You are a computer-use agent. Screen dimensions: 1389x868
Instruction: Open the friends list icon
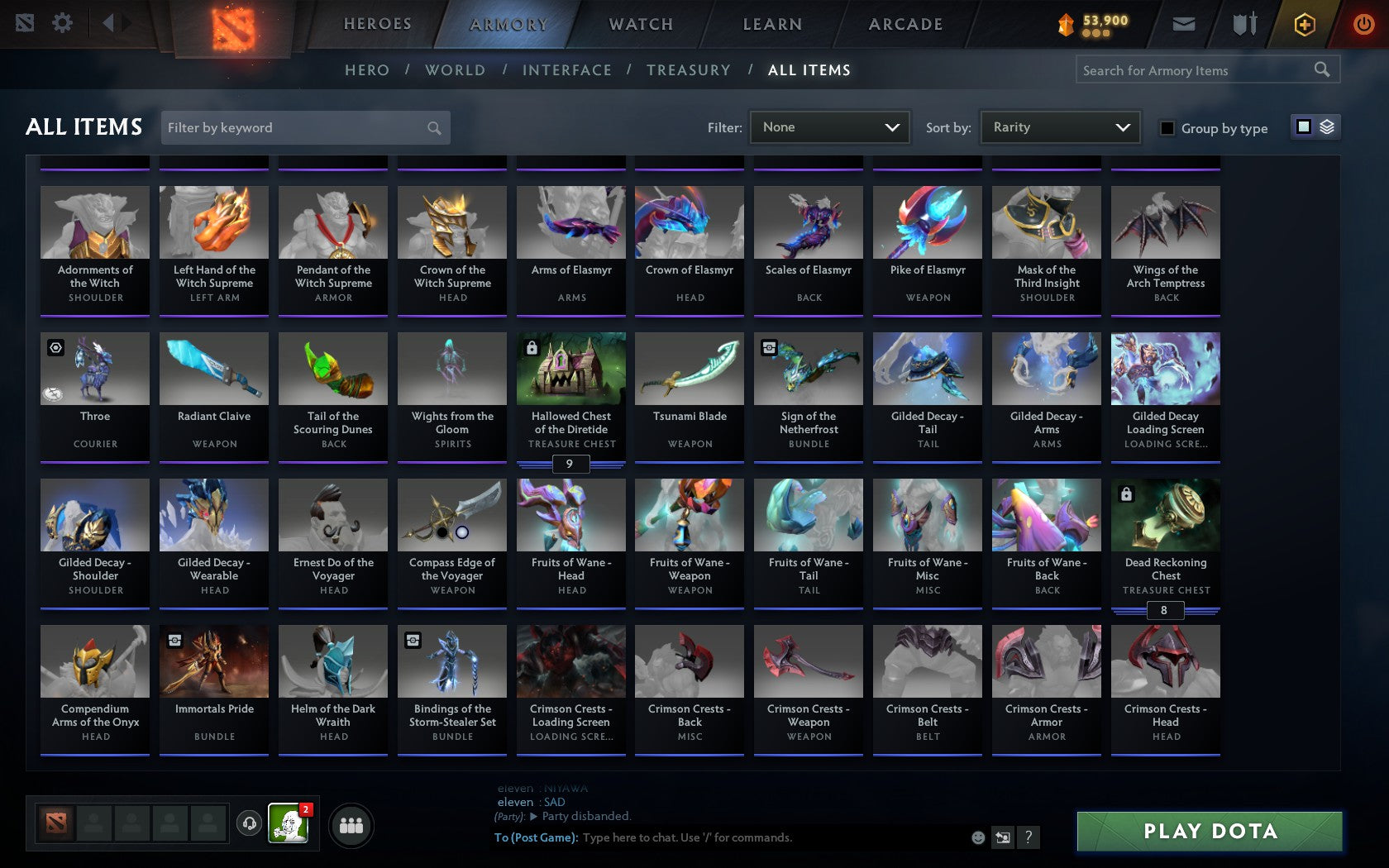click(x=351, y=824)
